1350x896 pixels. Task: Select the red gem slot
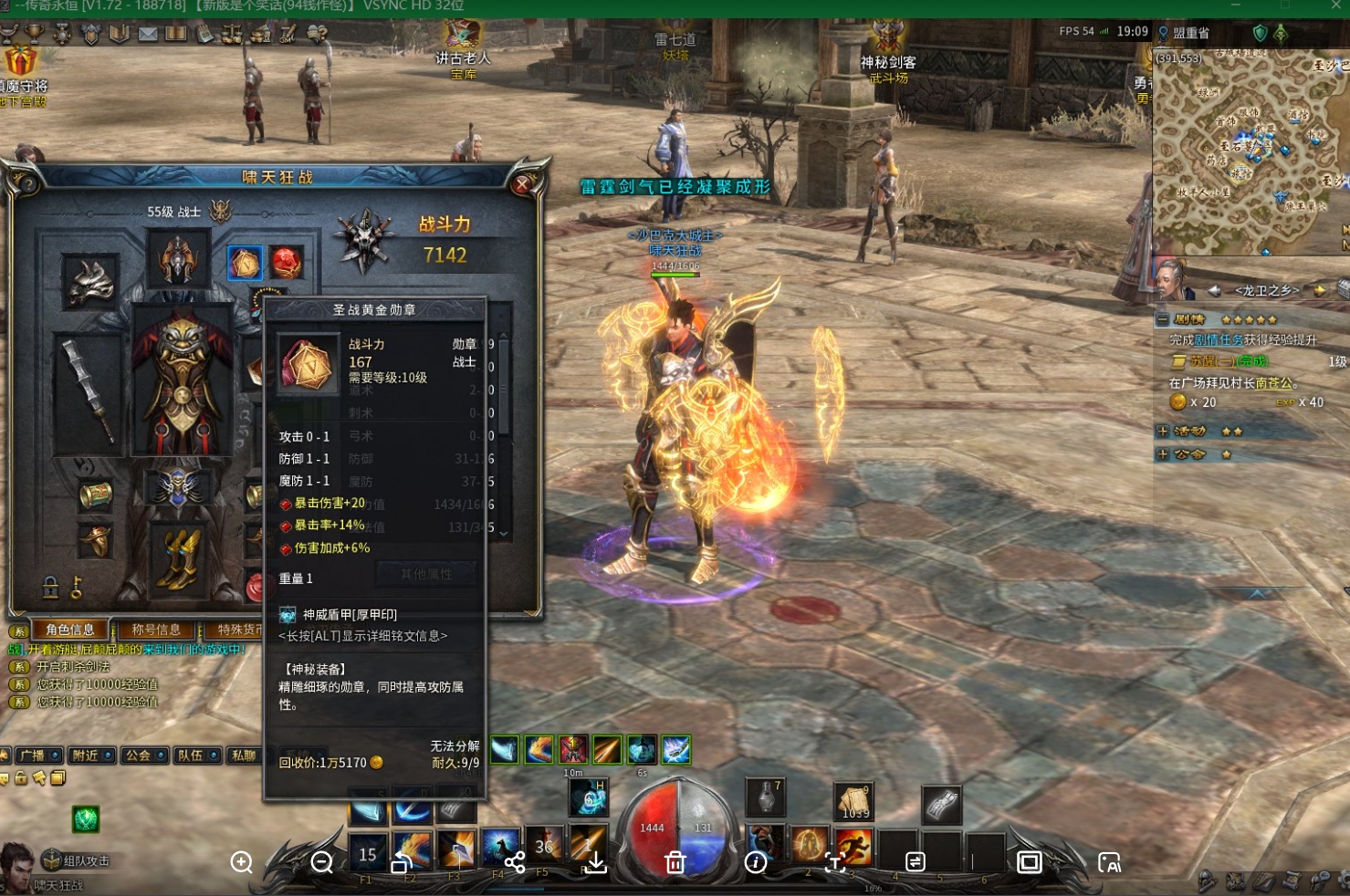[286, 263]
